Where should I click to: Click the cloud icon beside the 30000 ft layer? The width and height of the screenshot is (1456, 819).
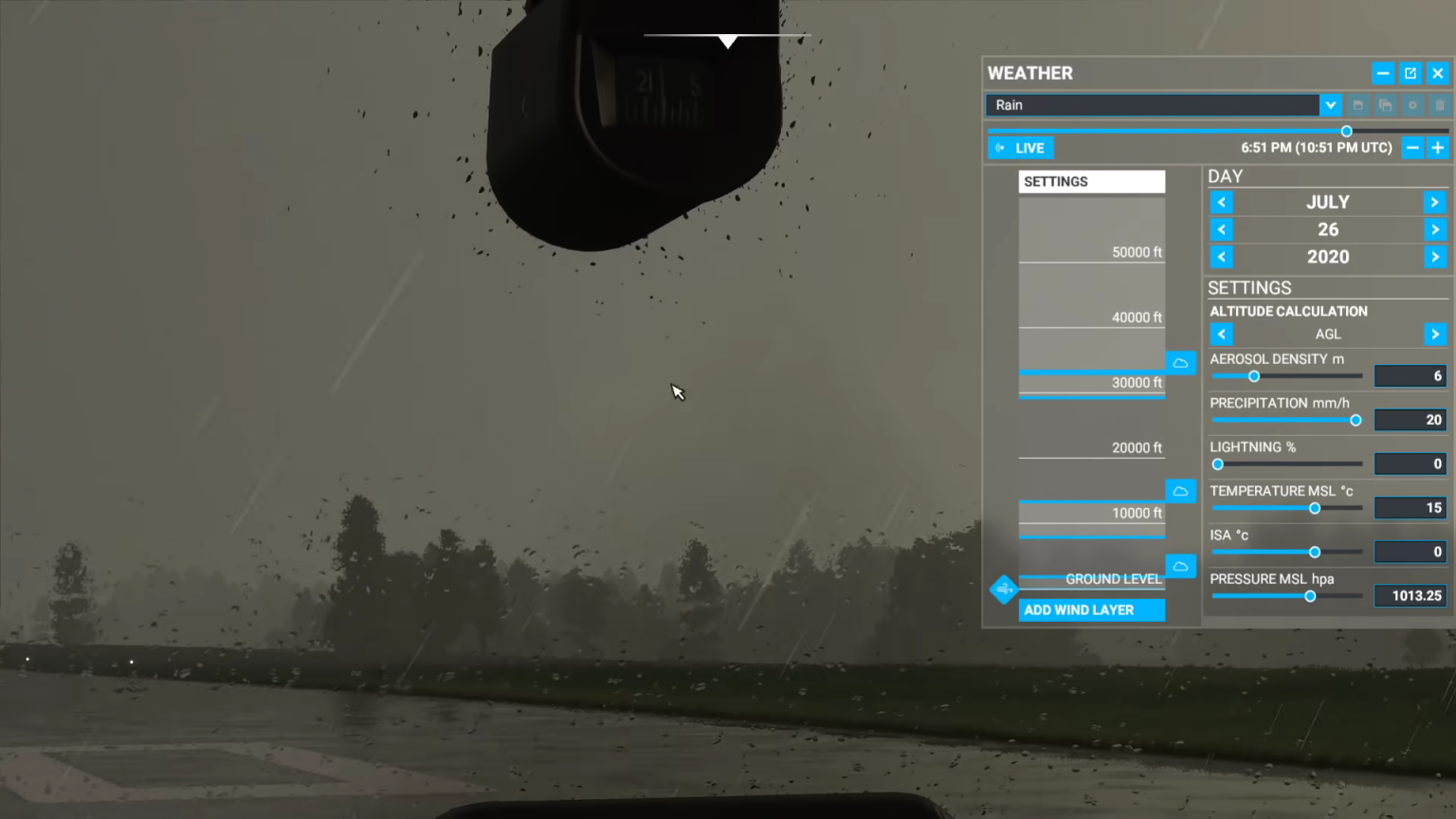pyautogui.click(x=1180, y=362)
